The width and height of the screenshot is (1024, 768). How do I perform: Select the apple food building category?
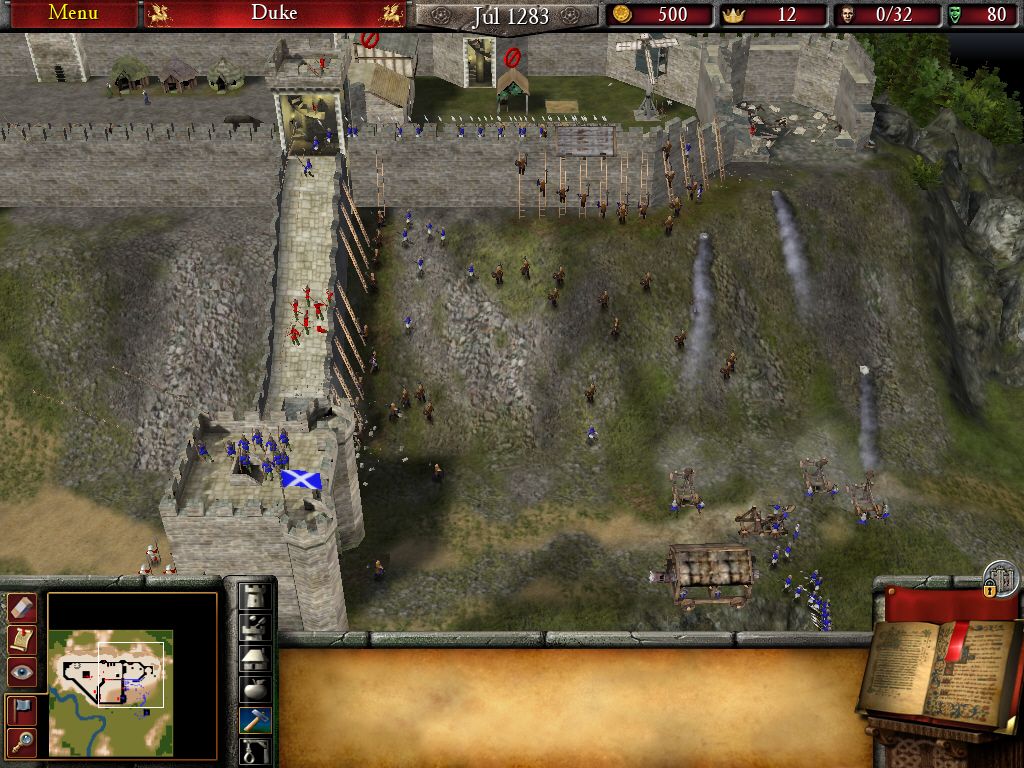256,689
